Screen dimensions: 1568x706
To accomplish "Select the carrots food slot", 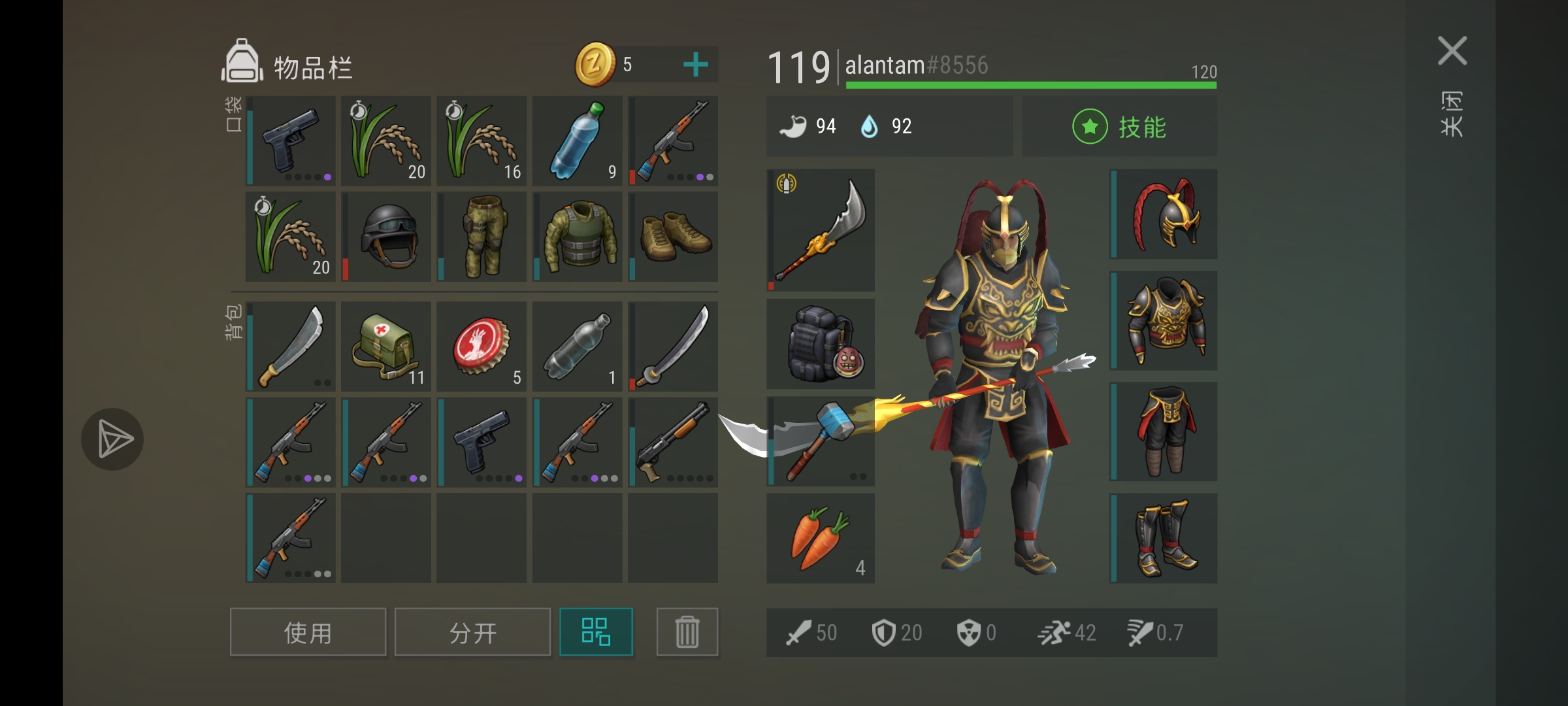I will click(821, 538).
